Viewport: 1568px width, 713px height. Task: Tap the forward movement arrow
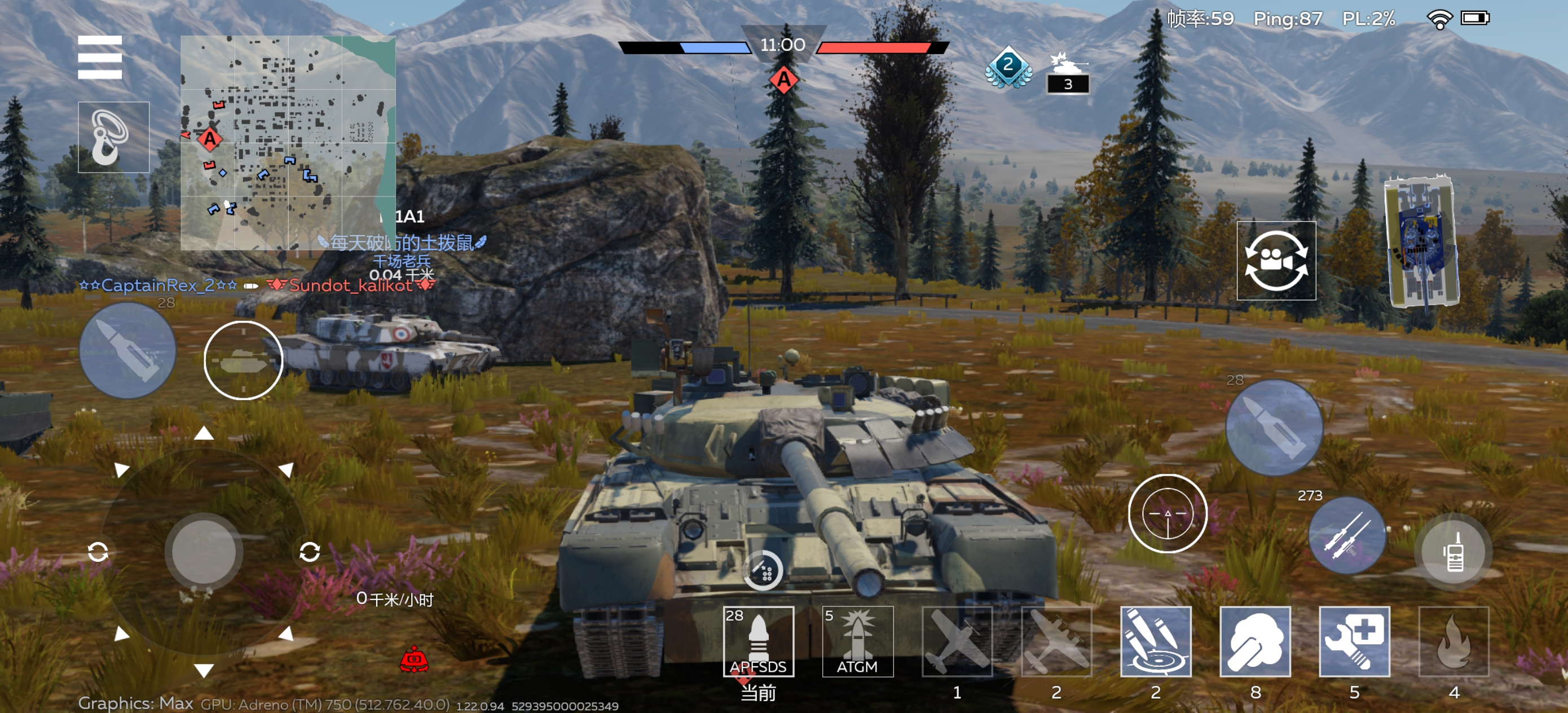click(204, 434)
